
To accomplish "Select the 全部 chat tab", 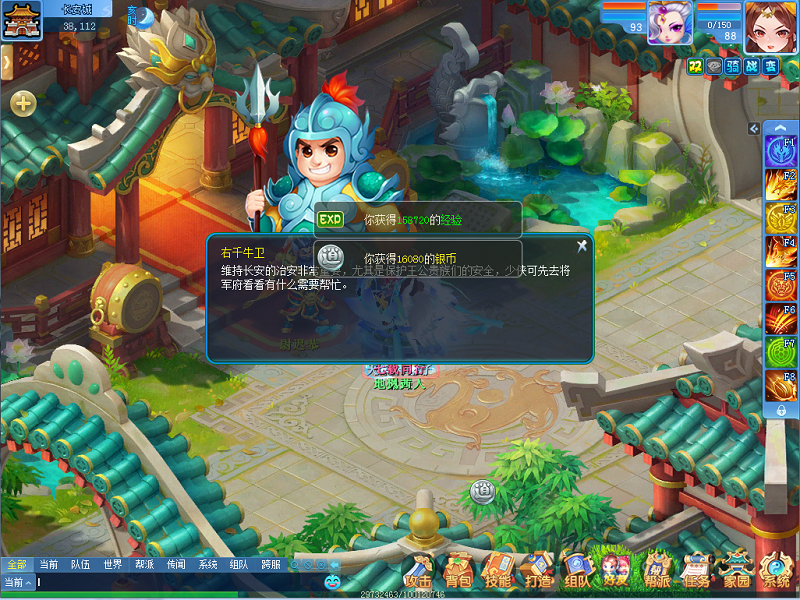I will [16, 565].
